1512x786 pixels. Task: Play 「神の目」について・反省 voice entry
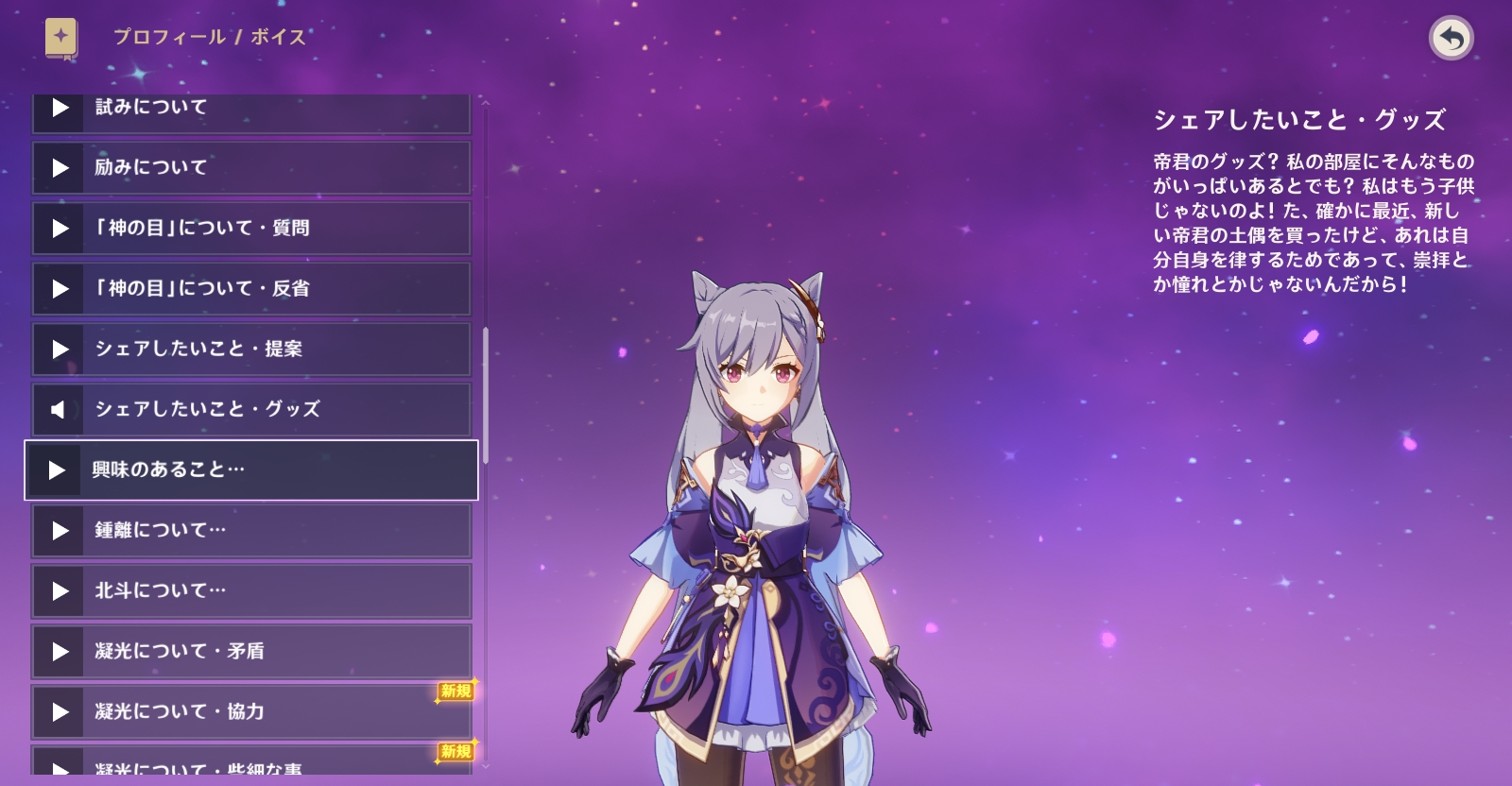(250, 289)
